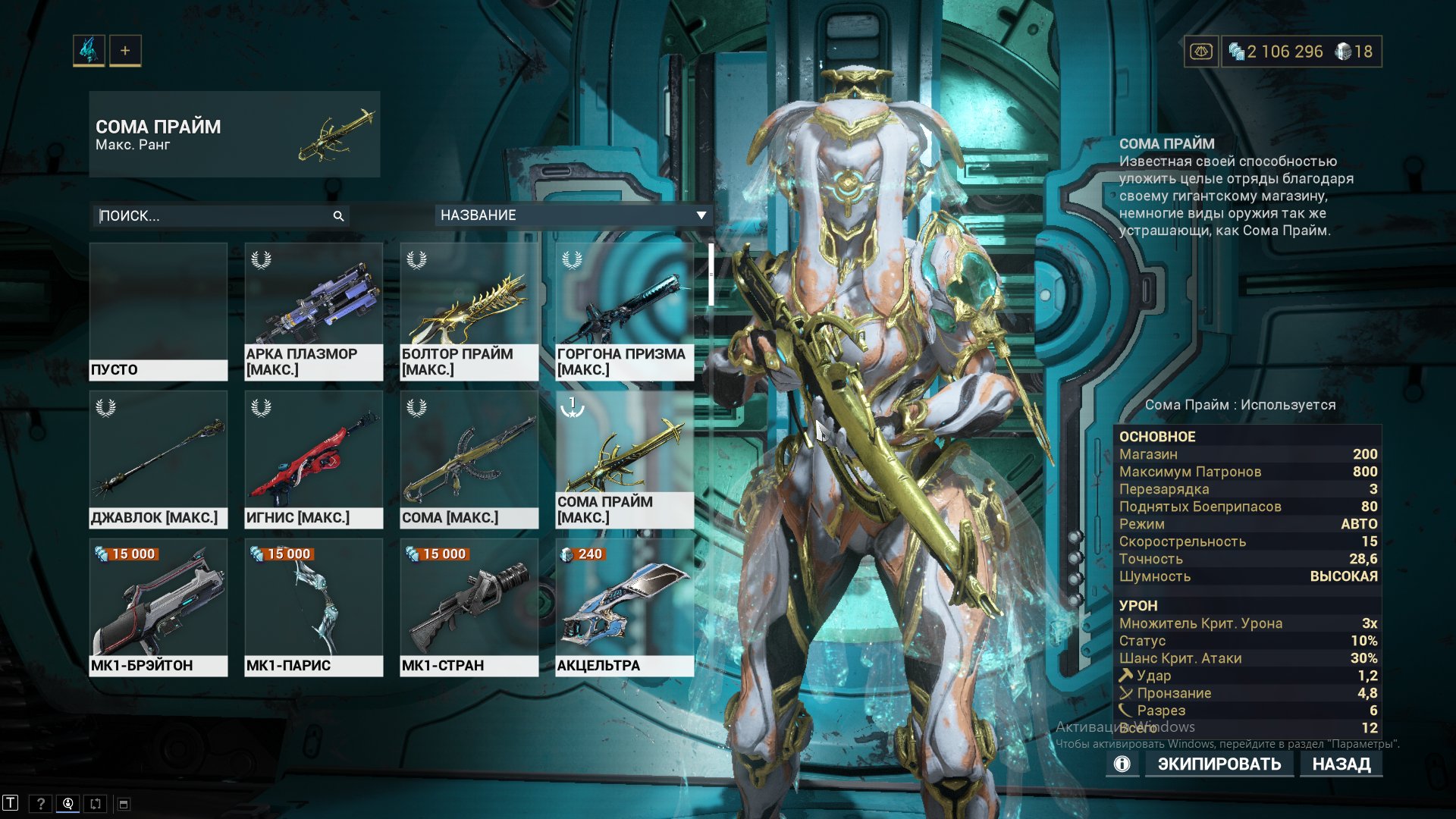Viewport: 1456px width, 819px height.
Task: Choose the ИГНИС flamethrower tile
Action: [x=314, y=459]
